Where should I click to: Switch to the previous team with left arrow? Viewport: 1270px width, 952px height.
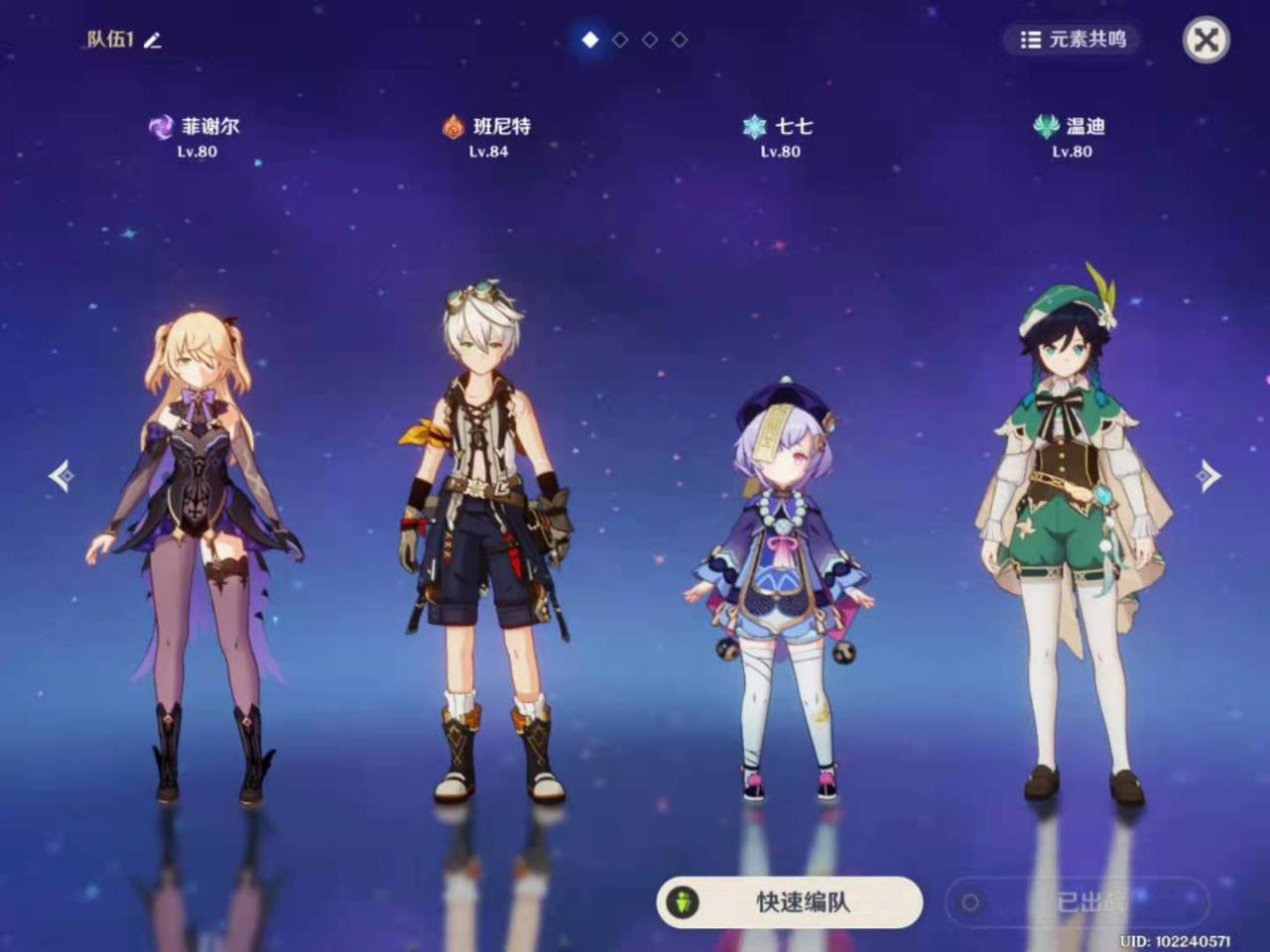click(62, 476)
